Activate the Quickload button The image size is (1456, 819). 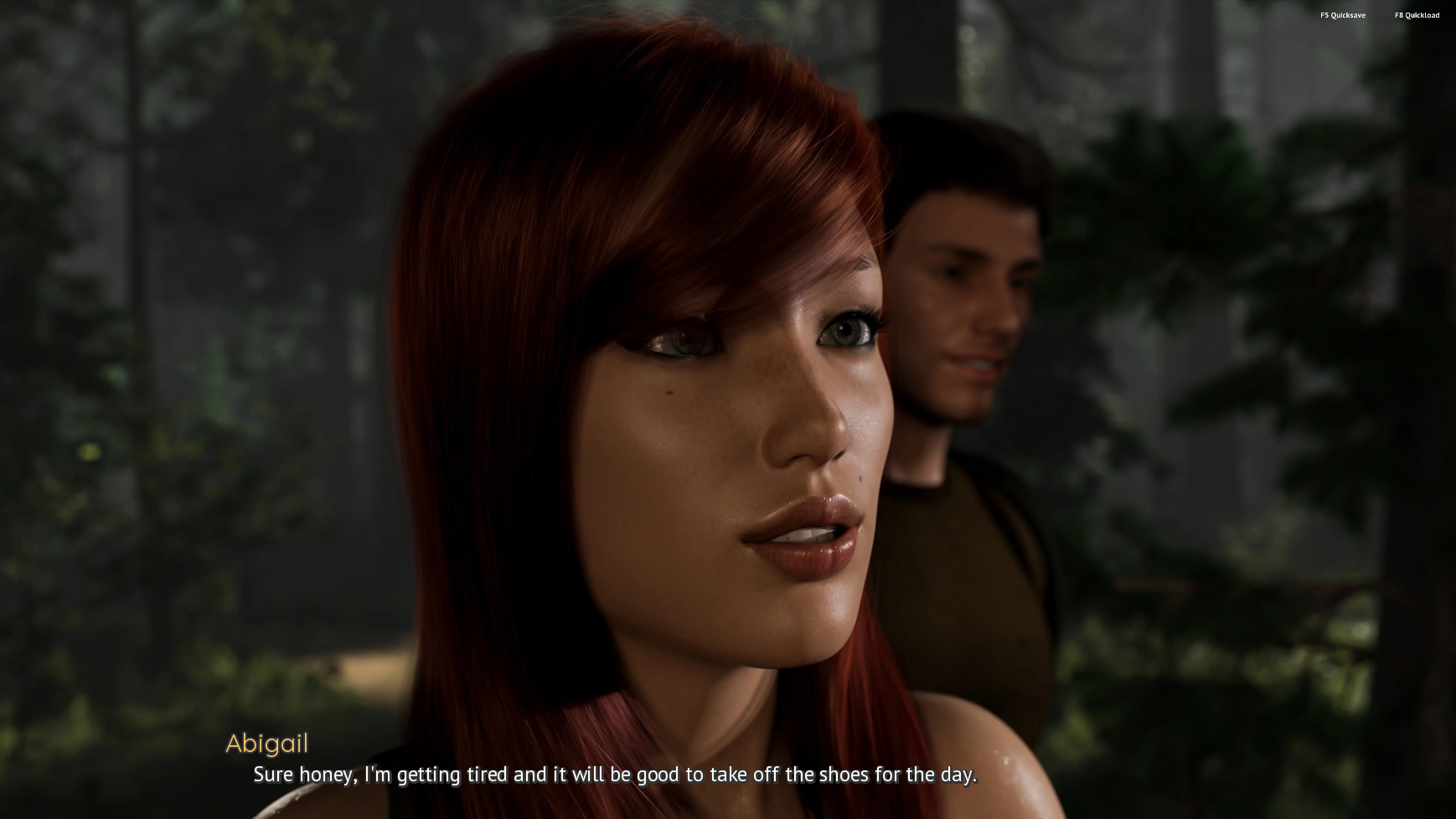pos(1417,15)
